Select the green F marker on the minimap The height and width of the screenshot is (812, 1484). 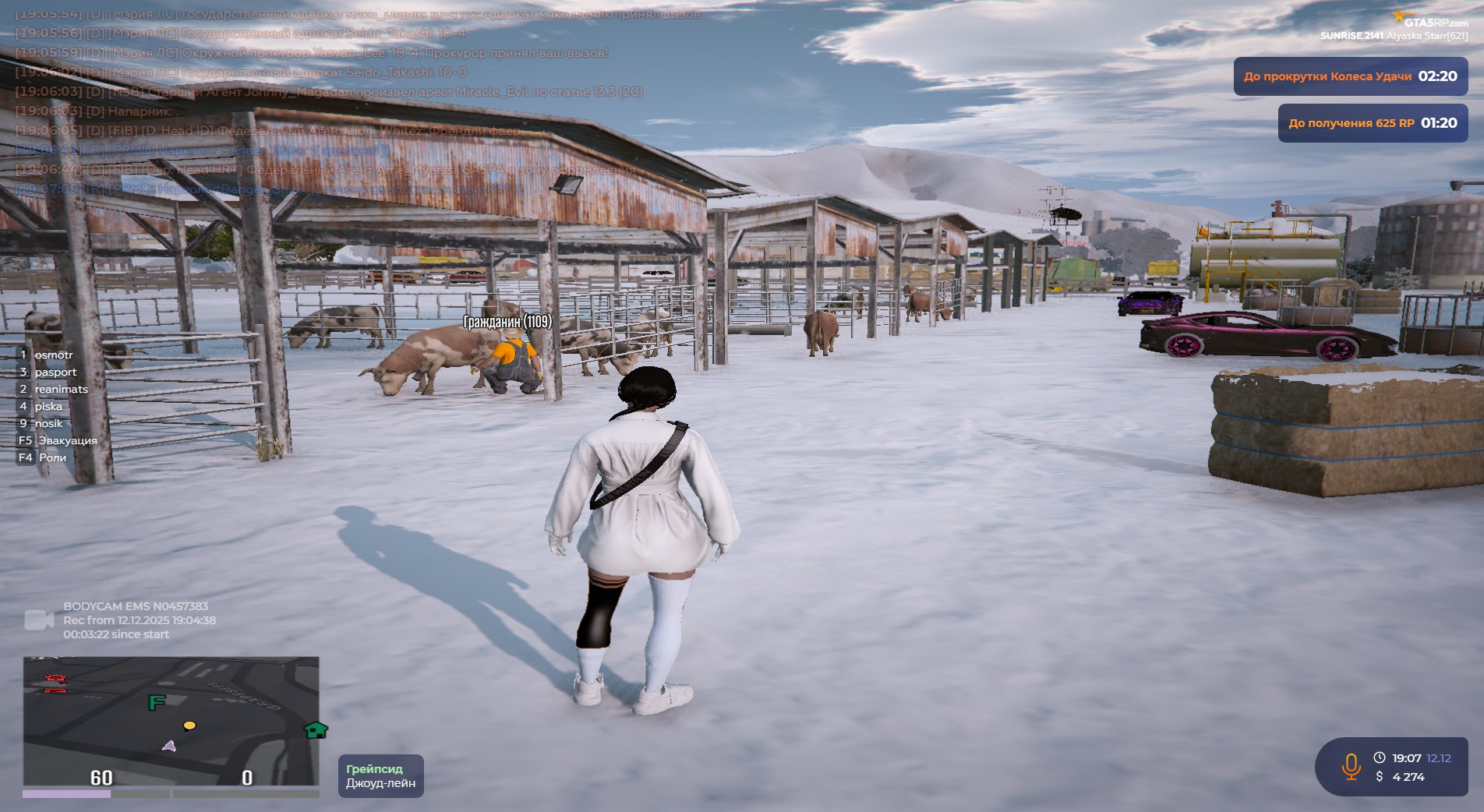pyautogui.click(x=157, y=702)
